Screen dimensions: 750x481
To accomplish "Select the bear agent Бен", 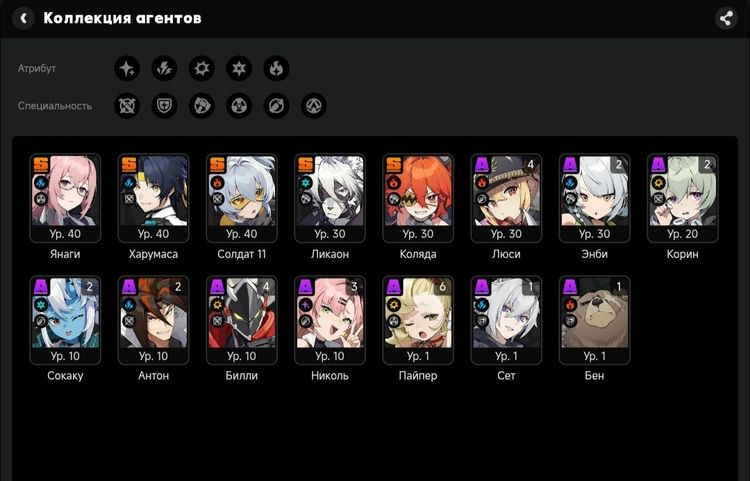I will click(594, 319).
